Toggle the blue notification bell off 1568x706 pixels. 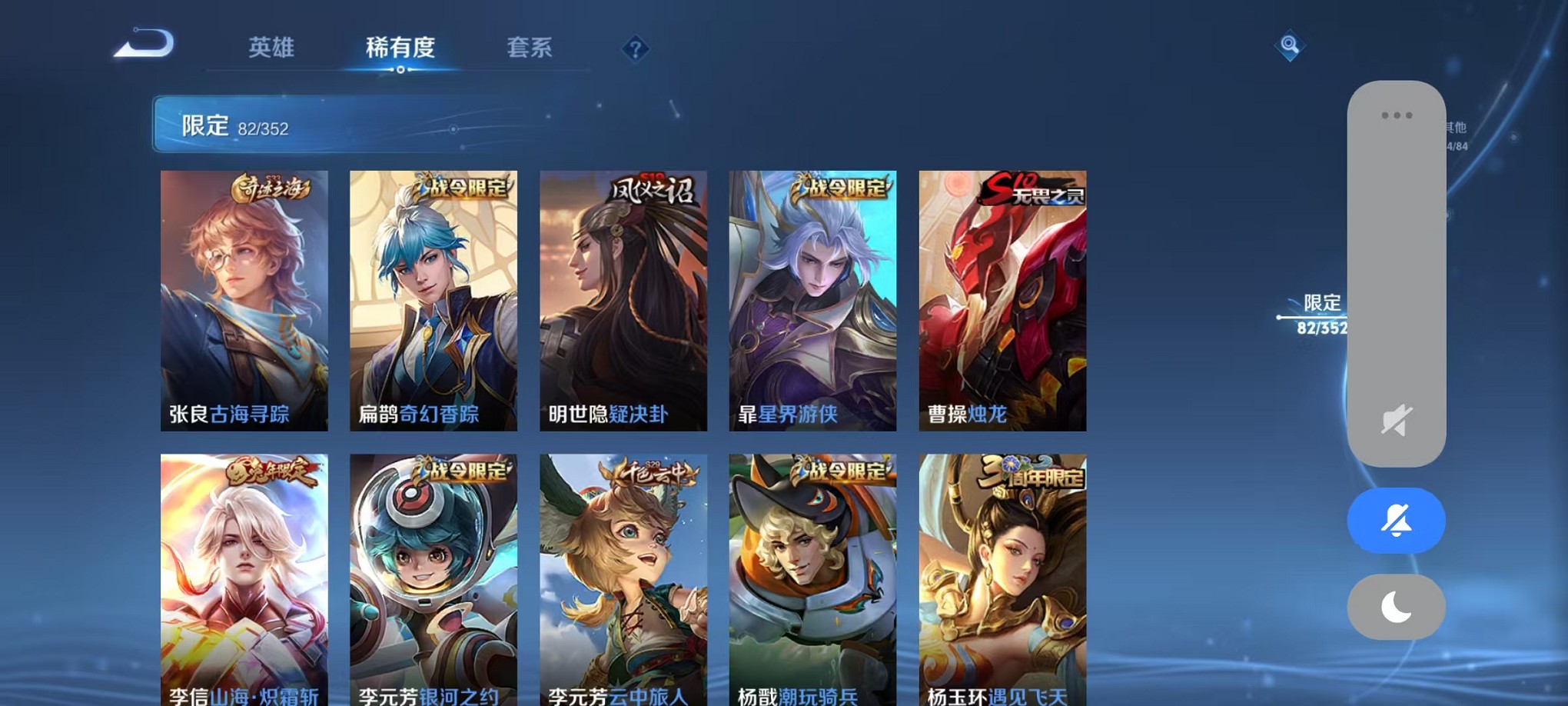coord(1396,521)
